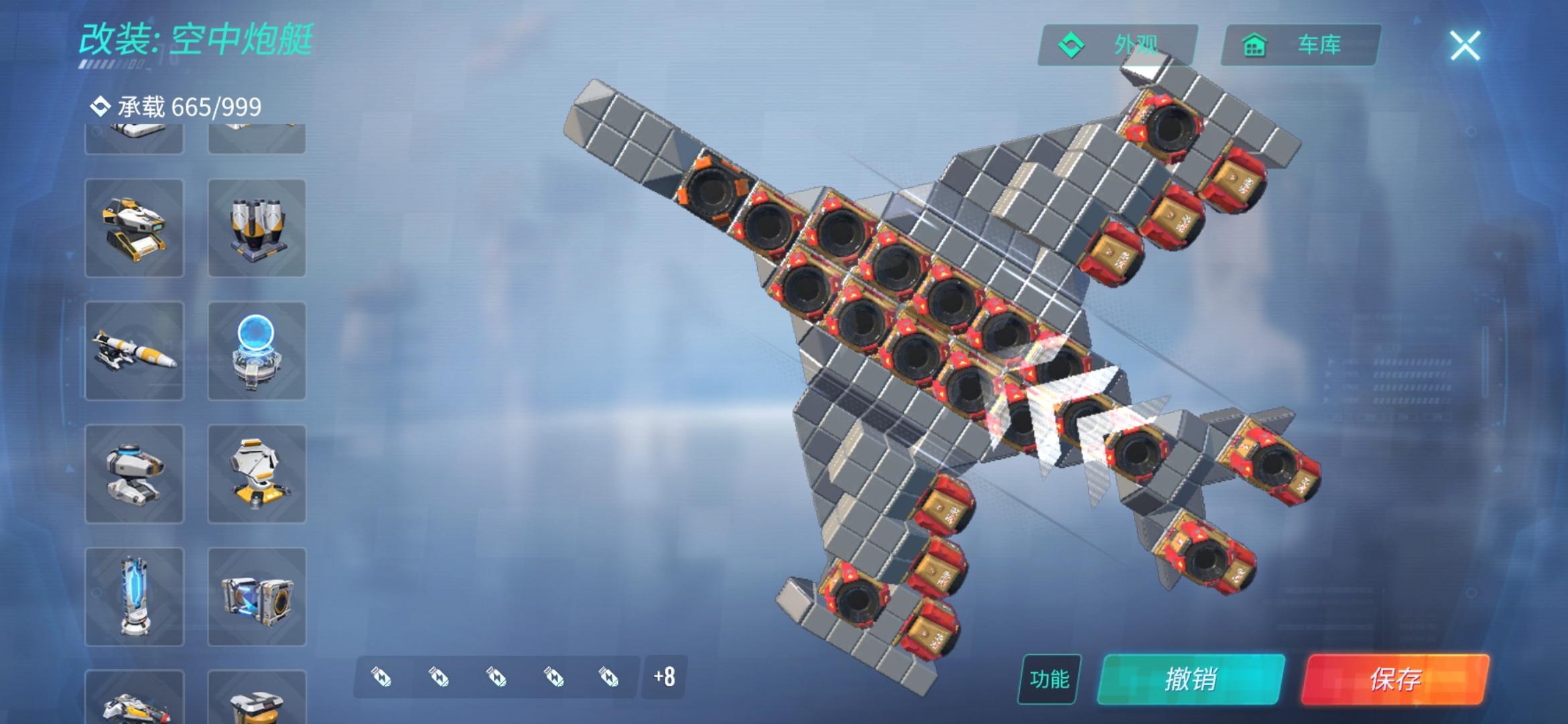This screenshot has width=1568, height=724.
Task: Open the 外观 appearance editor
Action: [x=1118, y=45]
